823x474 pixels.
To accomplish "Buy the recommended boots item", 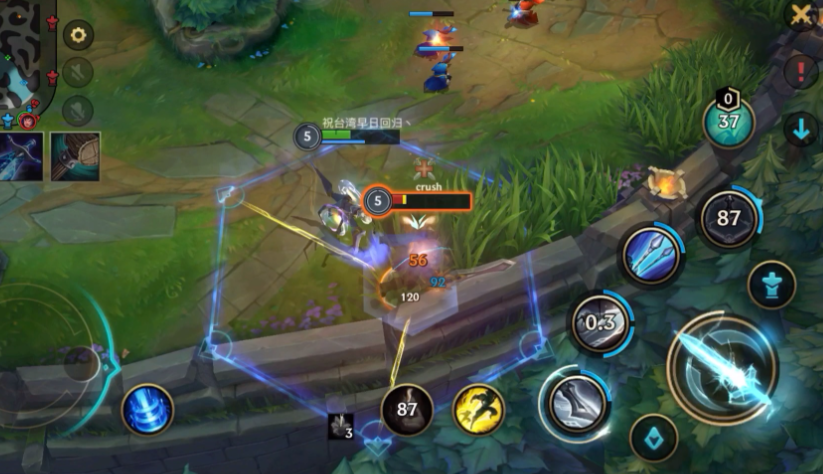I will [x=75, y=156].
